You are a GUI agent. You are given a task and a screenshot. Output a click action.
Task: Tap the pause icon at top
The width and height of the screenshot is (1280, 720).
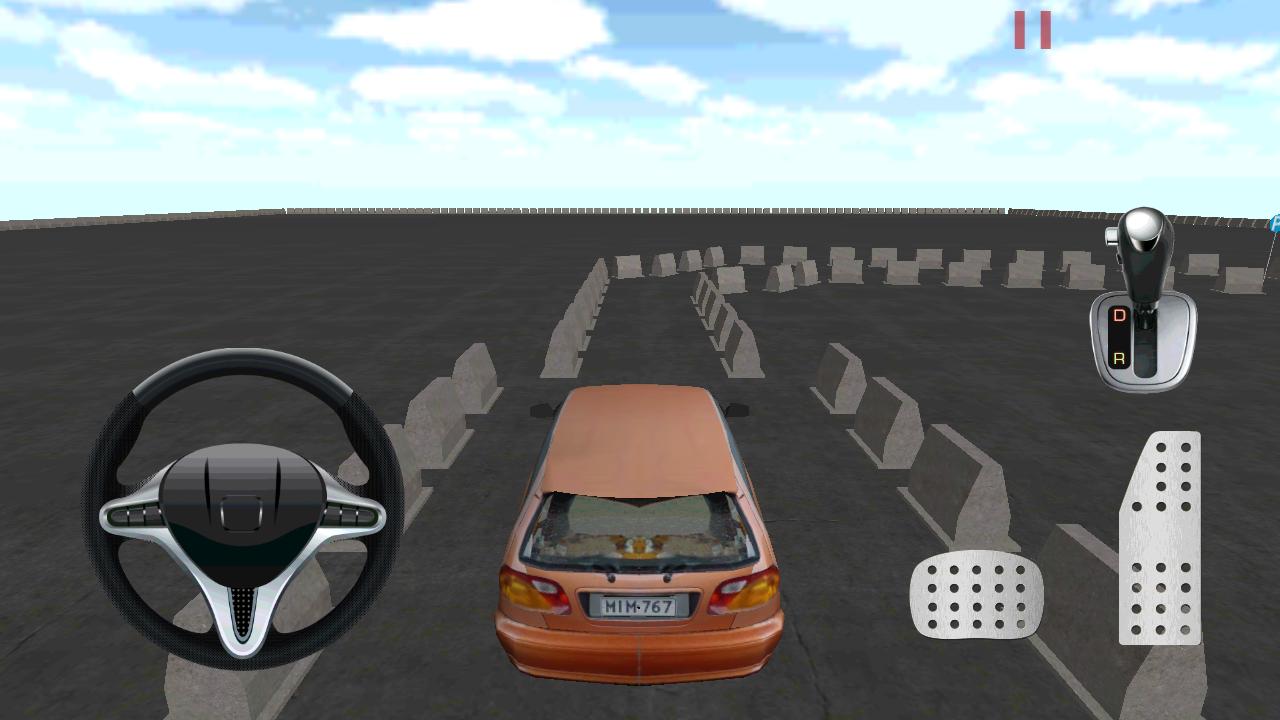pyautogui.click(x=1034, y=30)
